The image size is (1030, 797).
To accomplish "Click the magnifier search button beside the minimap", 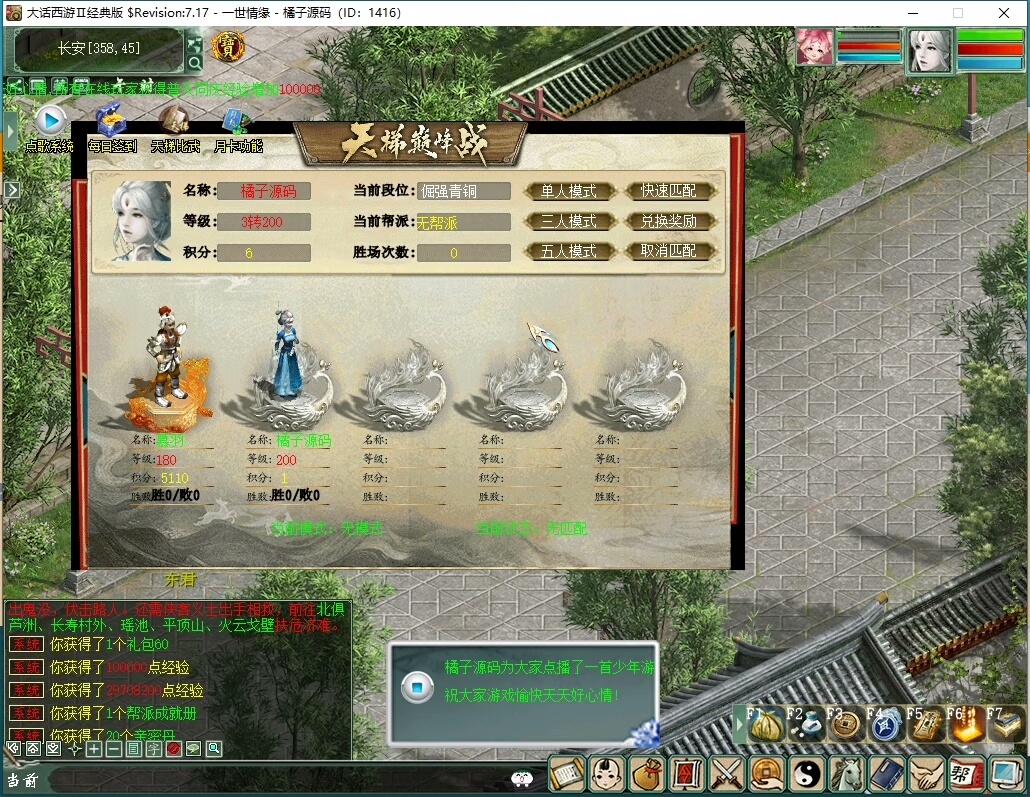I will (x=195, y=62).
